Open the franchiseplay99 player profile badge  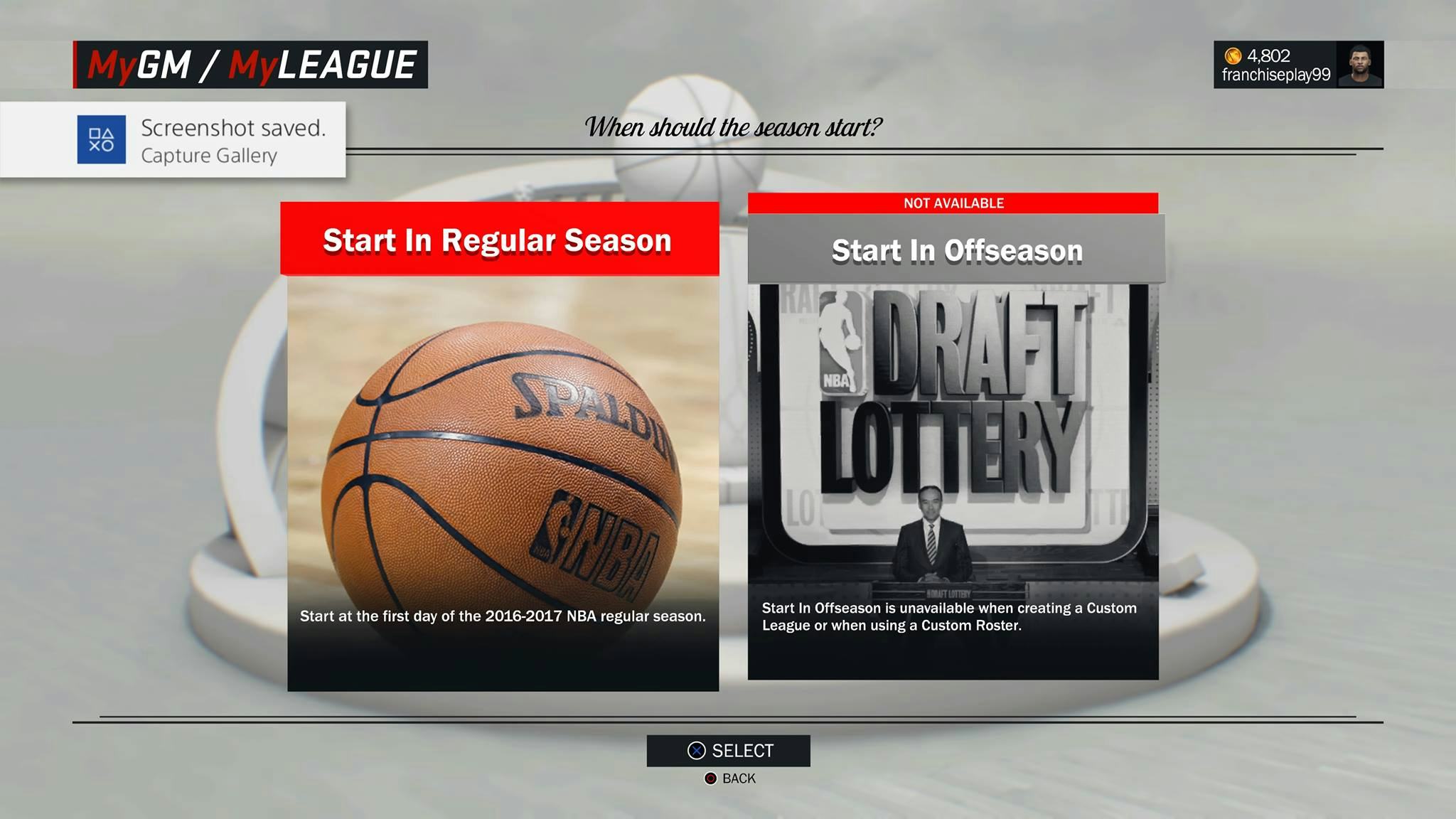pyautogui.click(x=1297, y=65)
